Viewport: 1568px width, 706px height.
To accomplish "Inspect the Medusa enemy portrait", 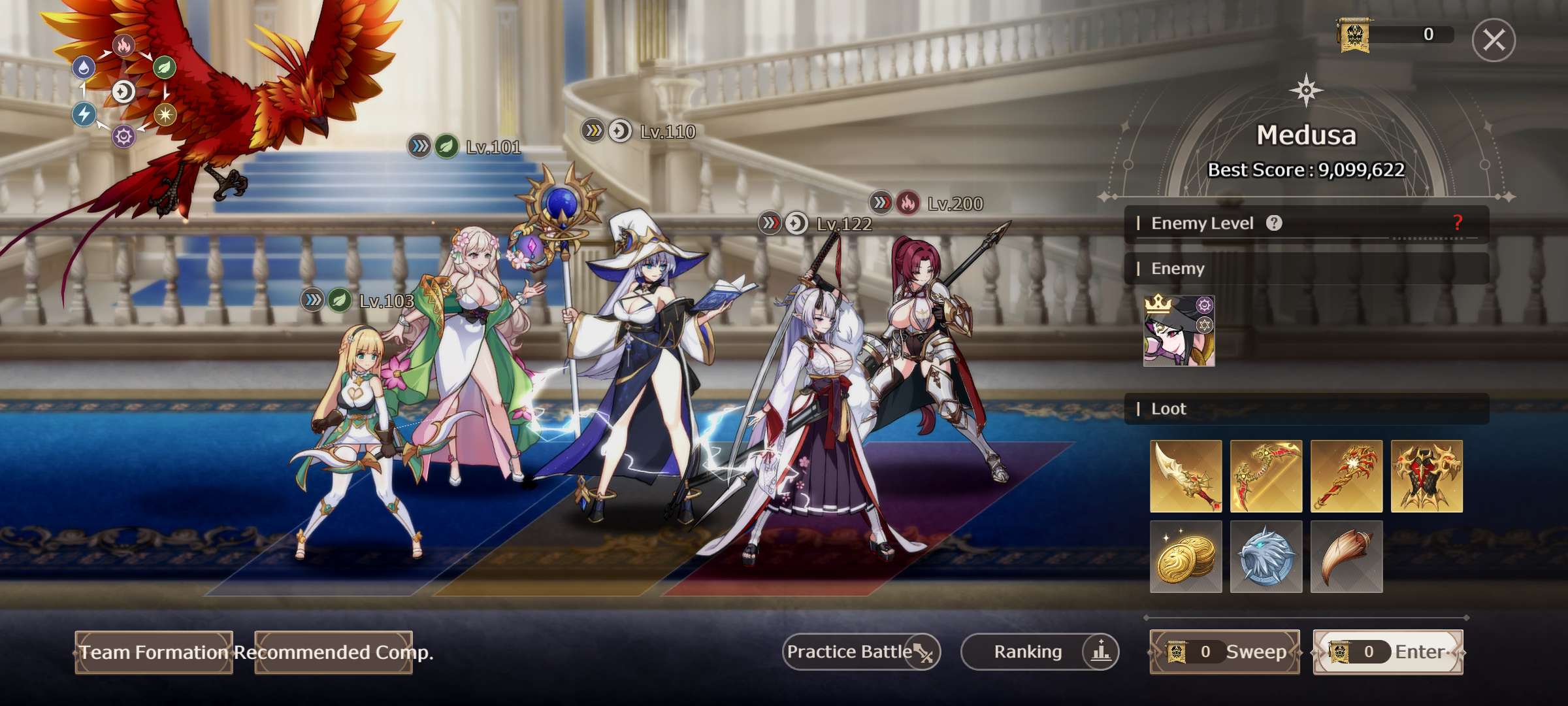I will 1179,331.
